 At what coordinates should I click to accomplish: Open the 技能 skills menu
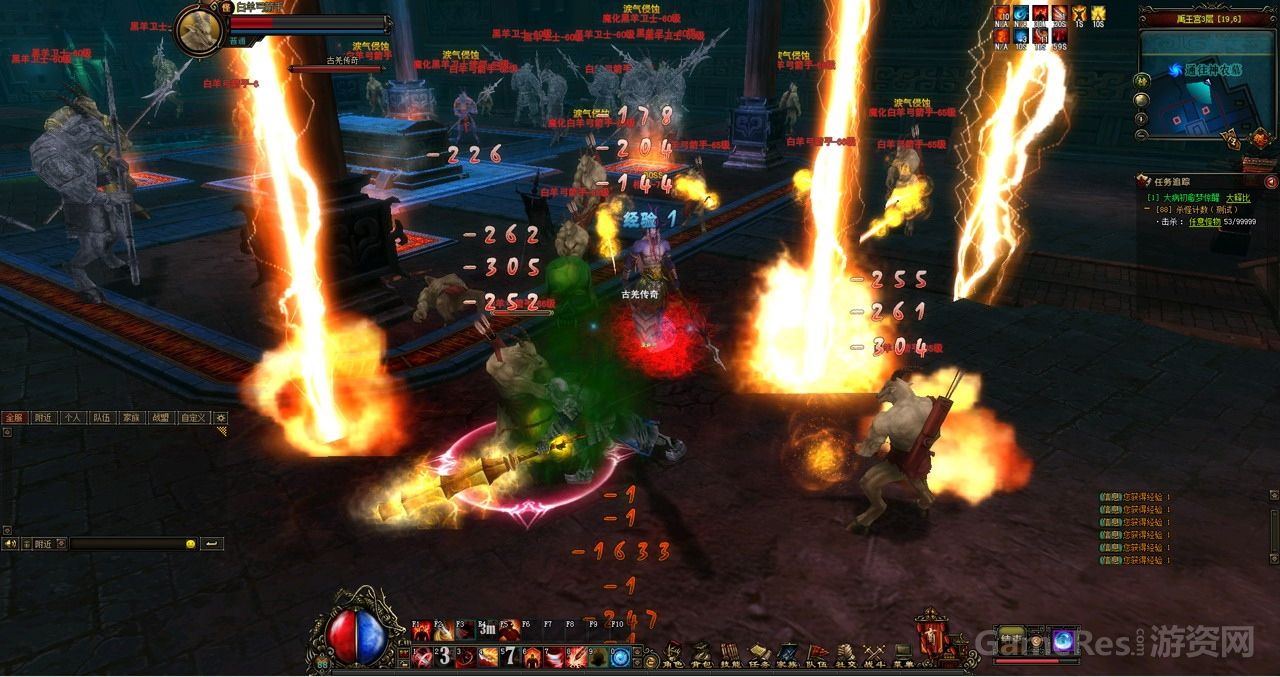point(731,656)
